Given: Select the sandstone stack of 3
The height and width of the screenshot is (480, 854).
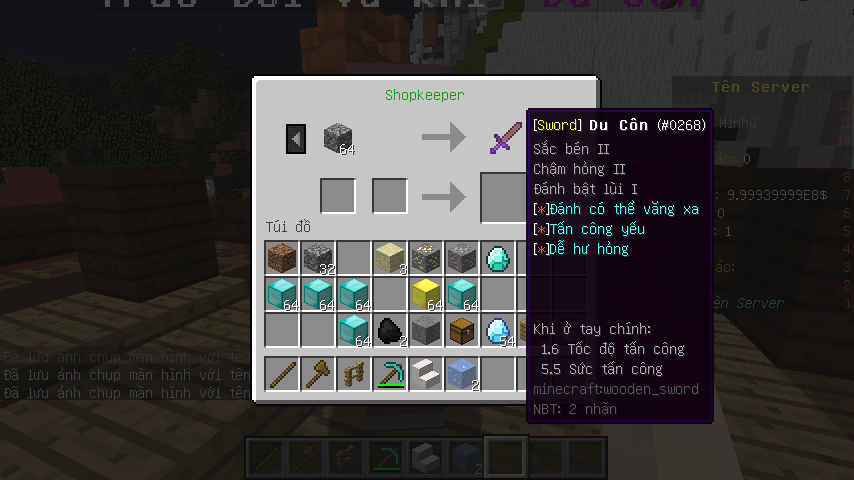Looking at the screenshot, I should [391, 259].
